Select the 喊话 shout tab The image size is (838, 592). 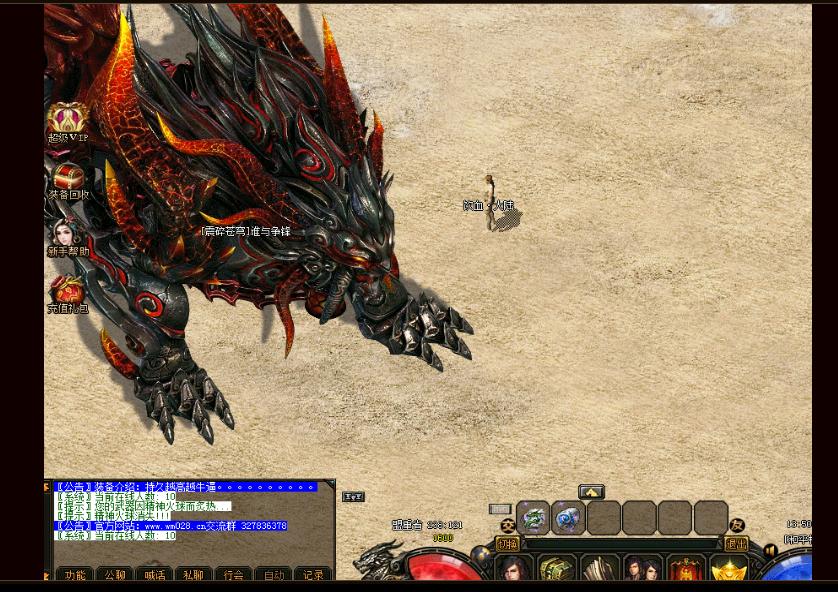[154, 575]
